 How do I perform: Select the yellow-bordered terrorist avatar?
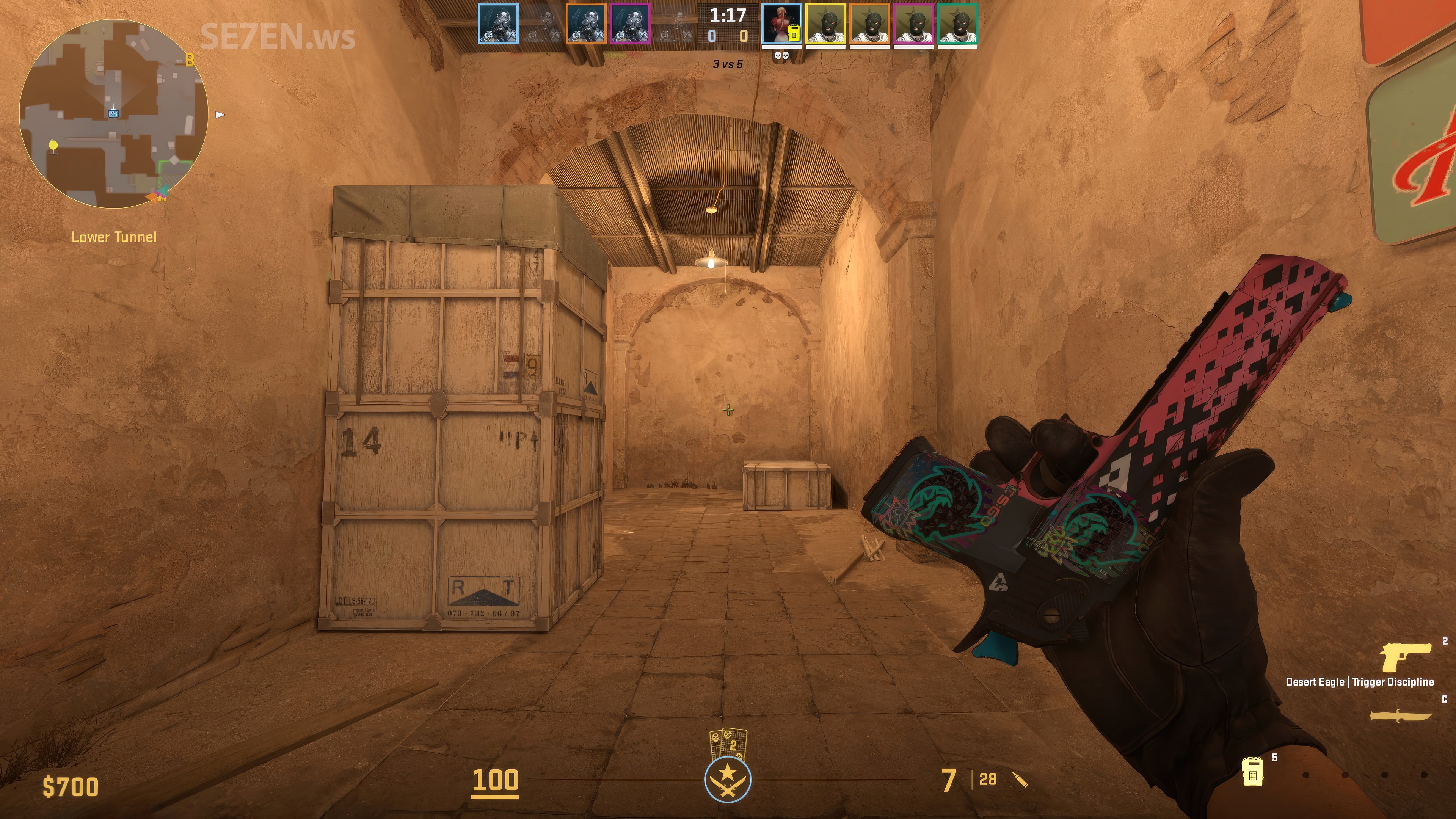tap(825, 24)
